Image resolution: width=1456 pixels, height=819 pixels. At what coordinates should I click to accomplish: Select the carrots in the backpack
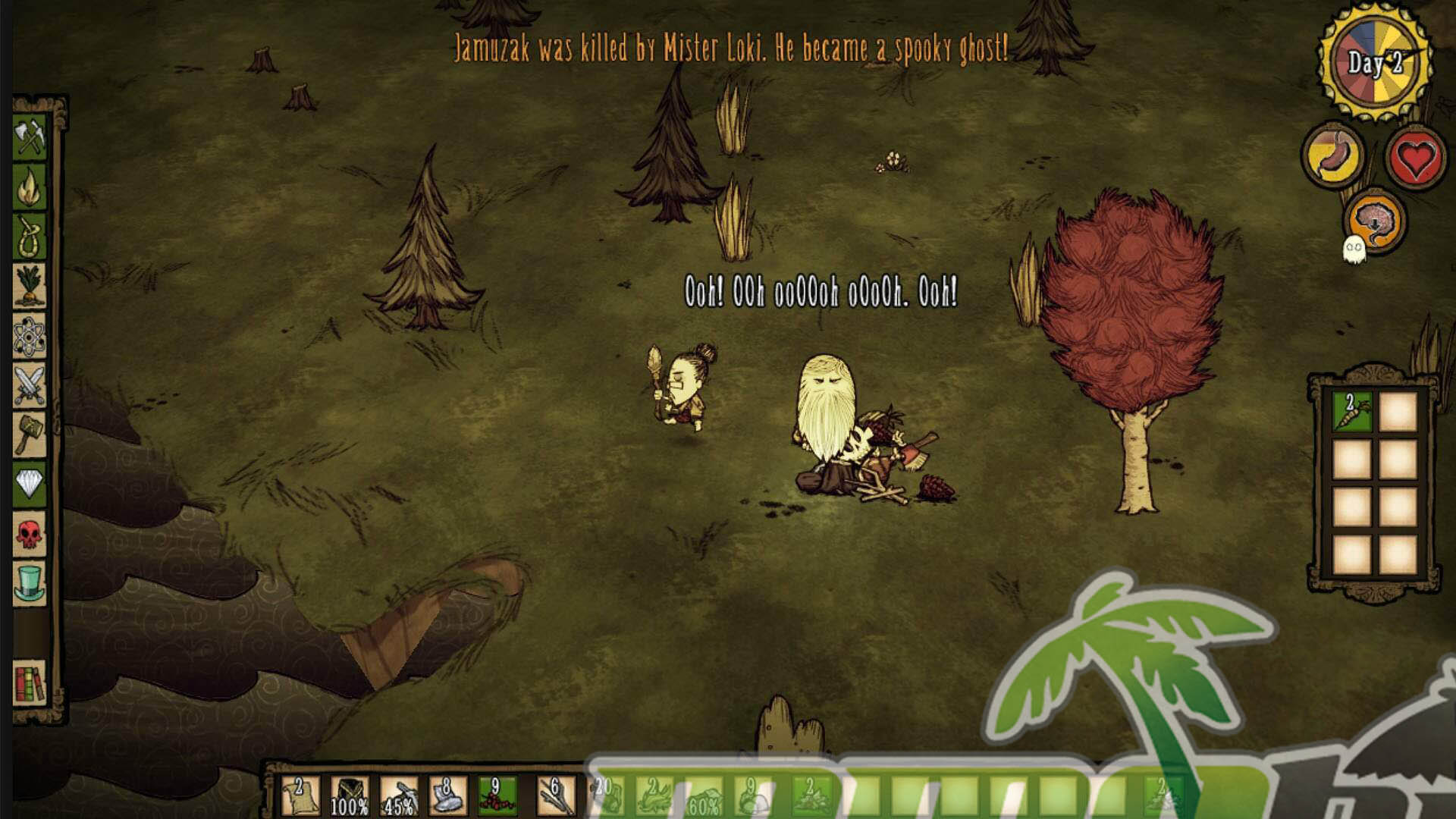[1351, 411]
